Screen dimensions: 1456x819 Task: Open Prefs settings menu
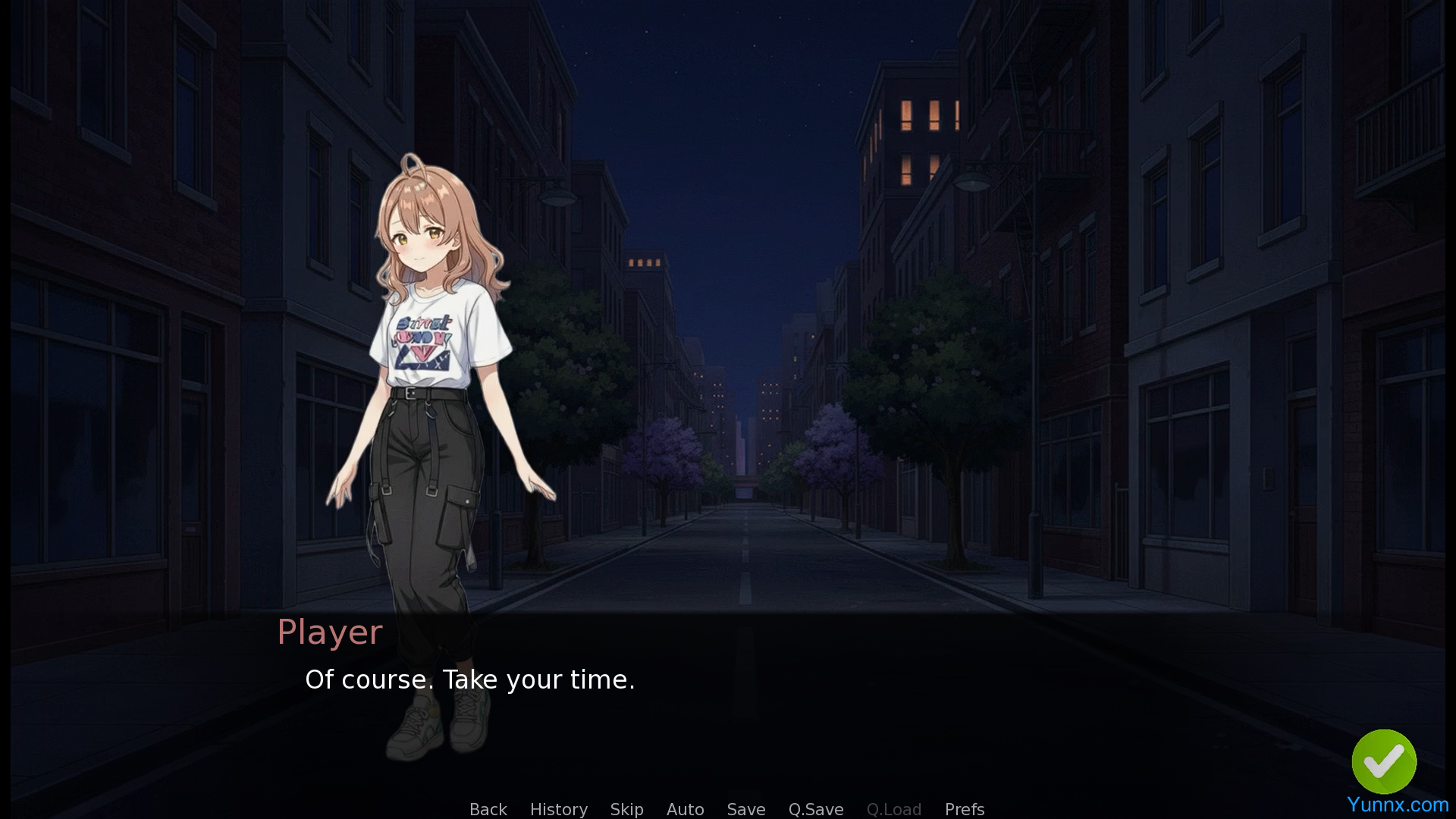pyautogui.click(x=964, y=809)
